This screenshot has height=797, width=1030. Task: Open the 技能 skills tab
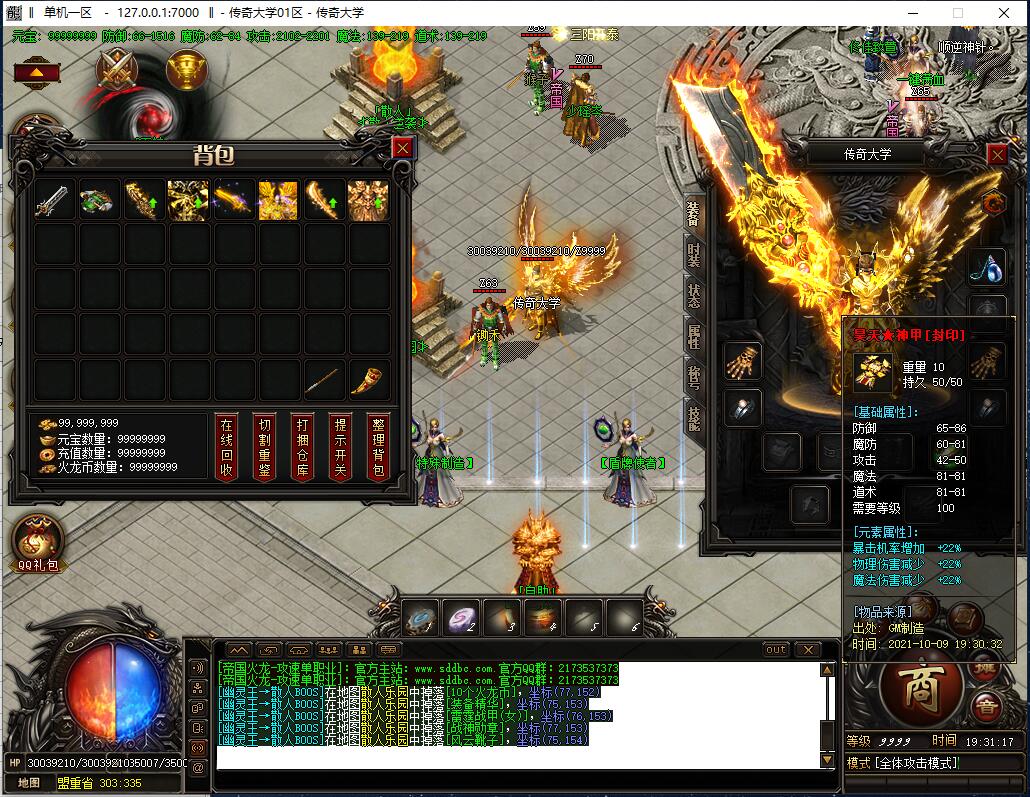pyautogui.click(x=694, y=417)
